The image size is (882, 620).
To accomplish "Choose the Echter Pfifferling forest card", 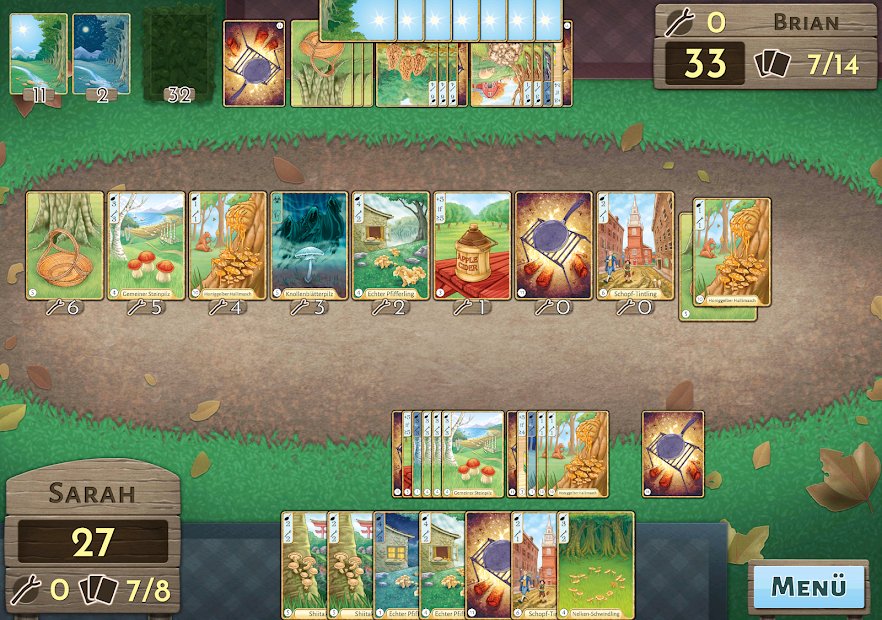I will point(391,245).
